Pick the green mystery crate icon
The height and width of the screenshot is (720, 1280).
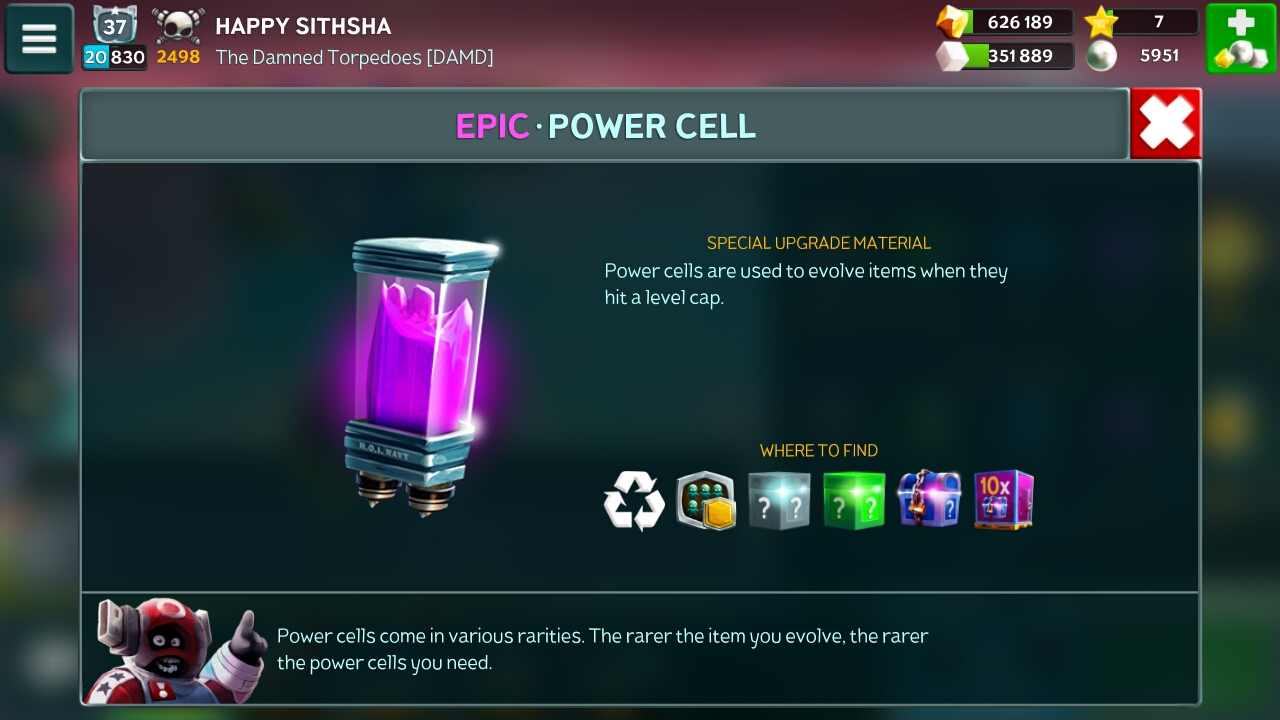click(853, 500)
